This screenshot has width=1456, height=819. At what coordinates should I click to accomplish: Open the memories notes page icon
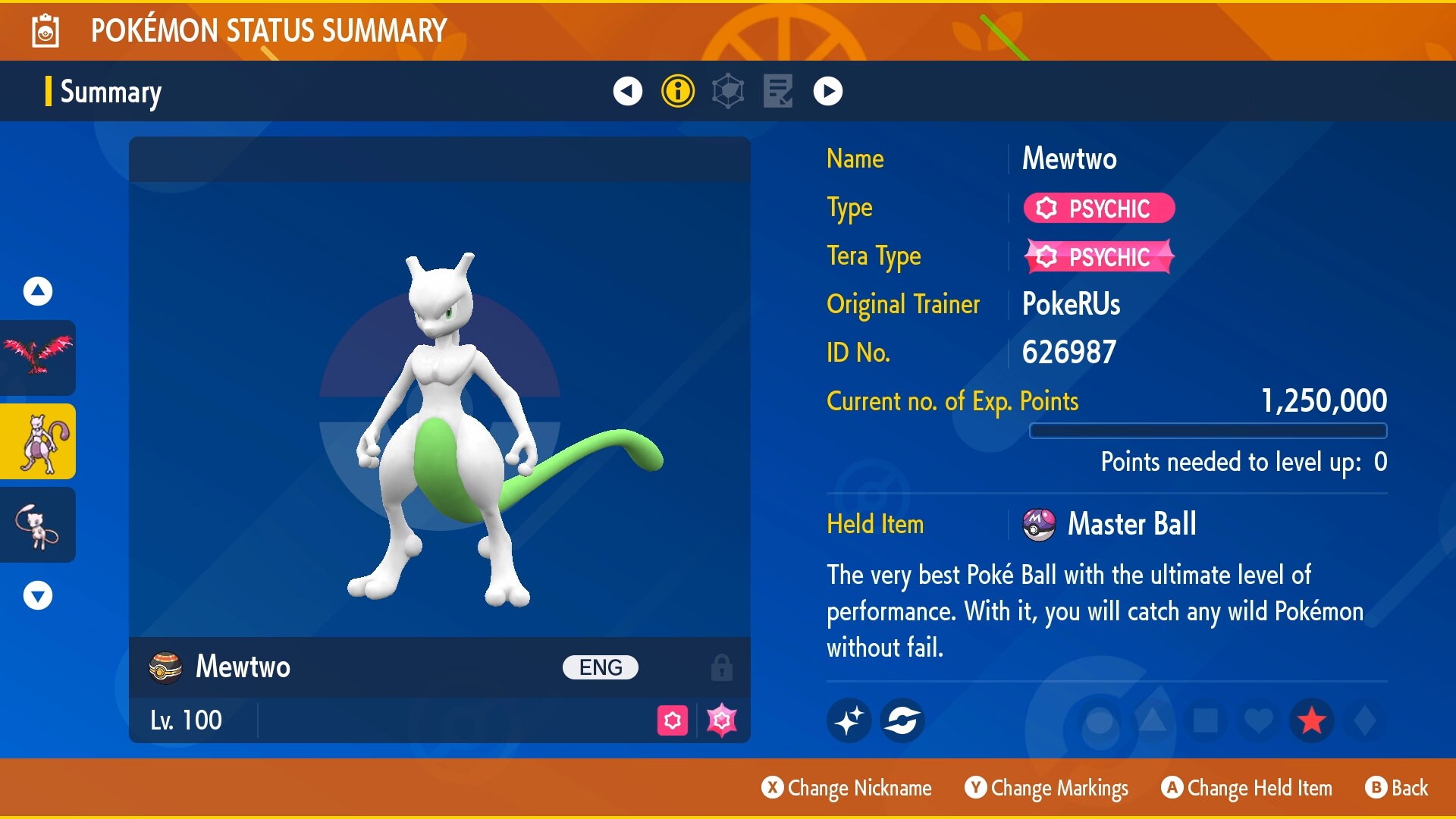click(777, 91)
